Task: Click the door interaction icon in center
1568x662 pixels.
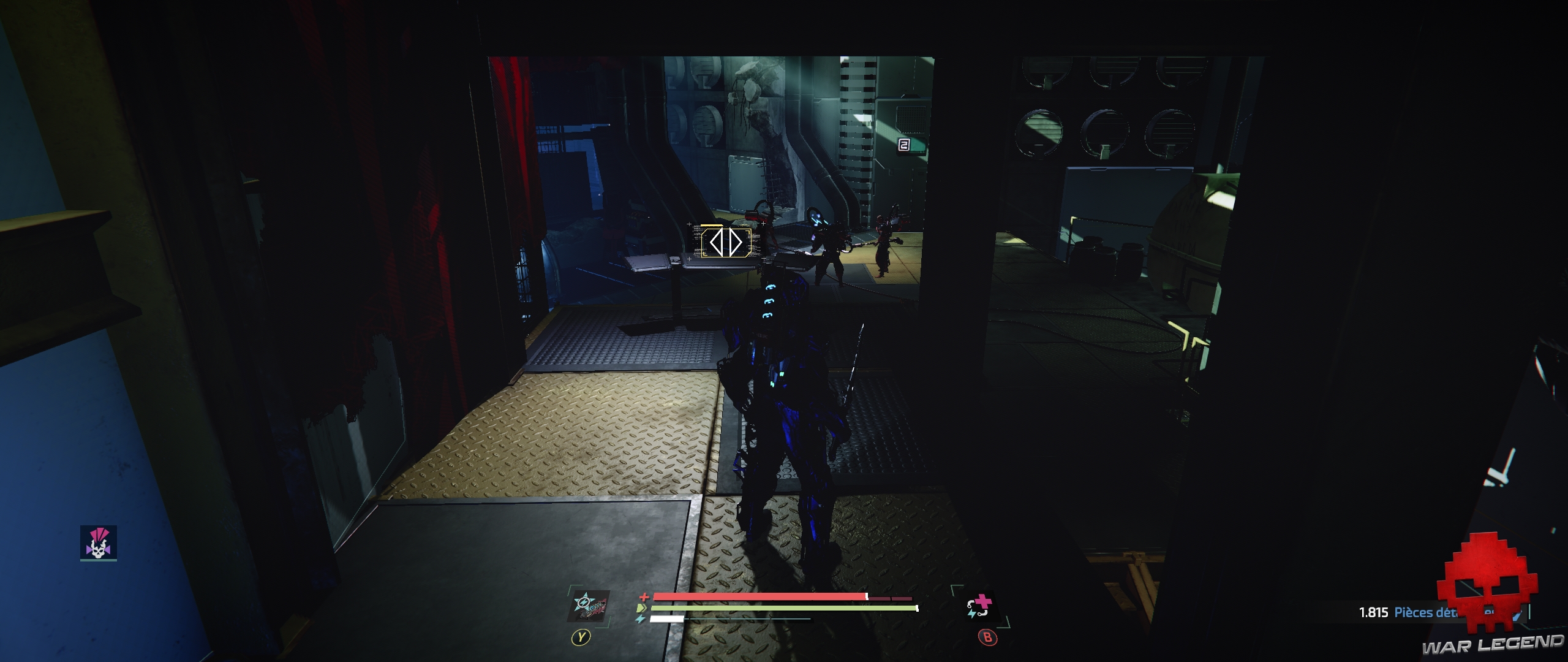Action: [726, 242]
